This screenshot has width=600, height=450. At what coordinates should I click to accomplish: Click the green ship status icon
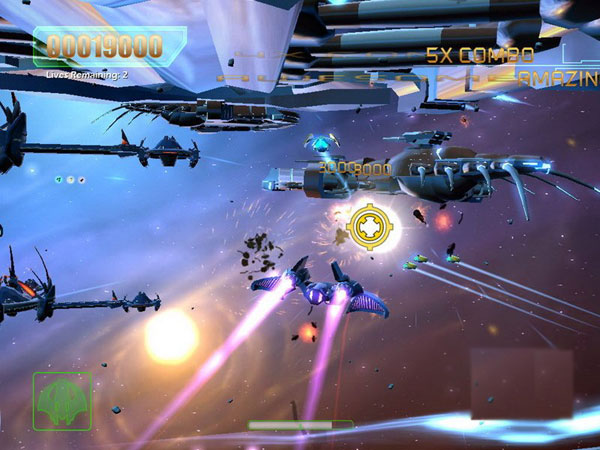click(x=61, y=400)
